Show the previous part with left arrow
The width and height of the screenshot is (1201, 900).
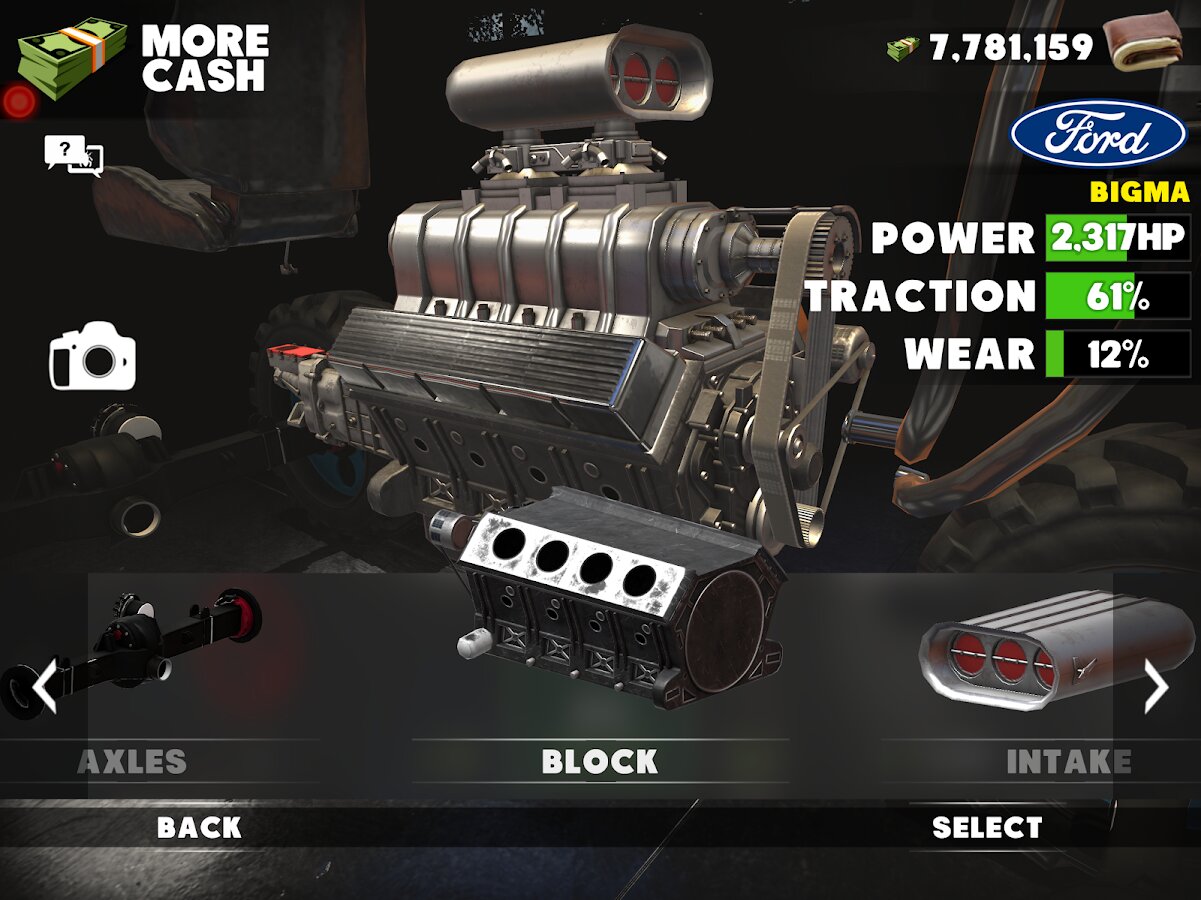[x=43, y=688]
